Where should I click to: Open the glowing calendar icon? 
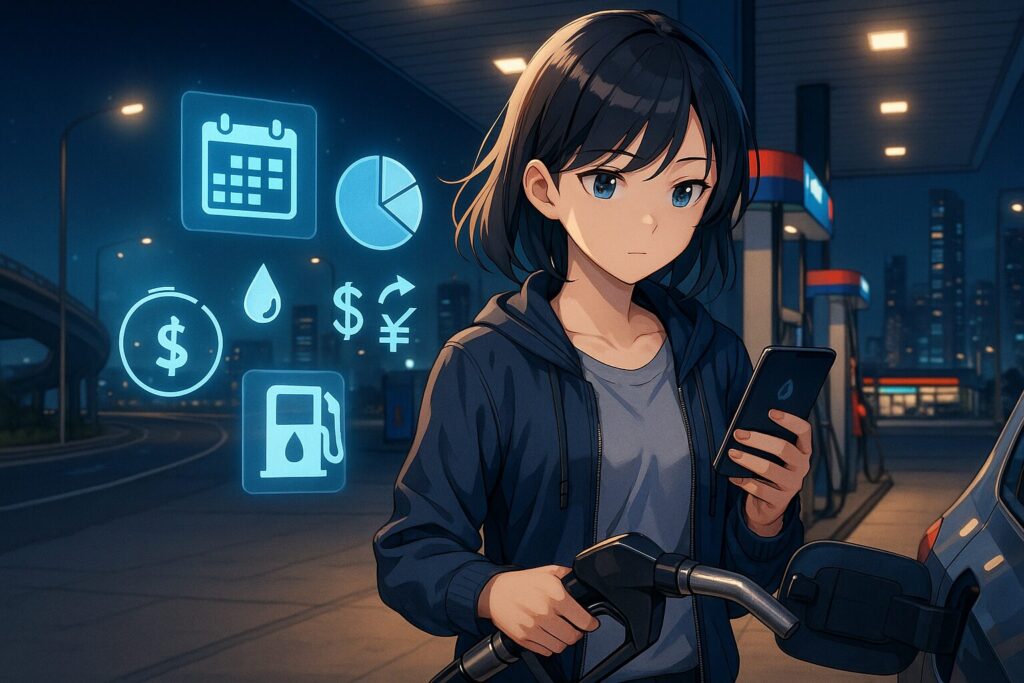(x=248, y=165)
